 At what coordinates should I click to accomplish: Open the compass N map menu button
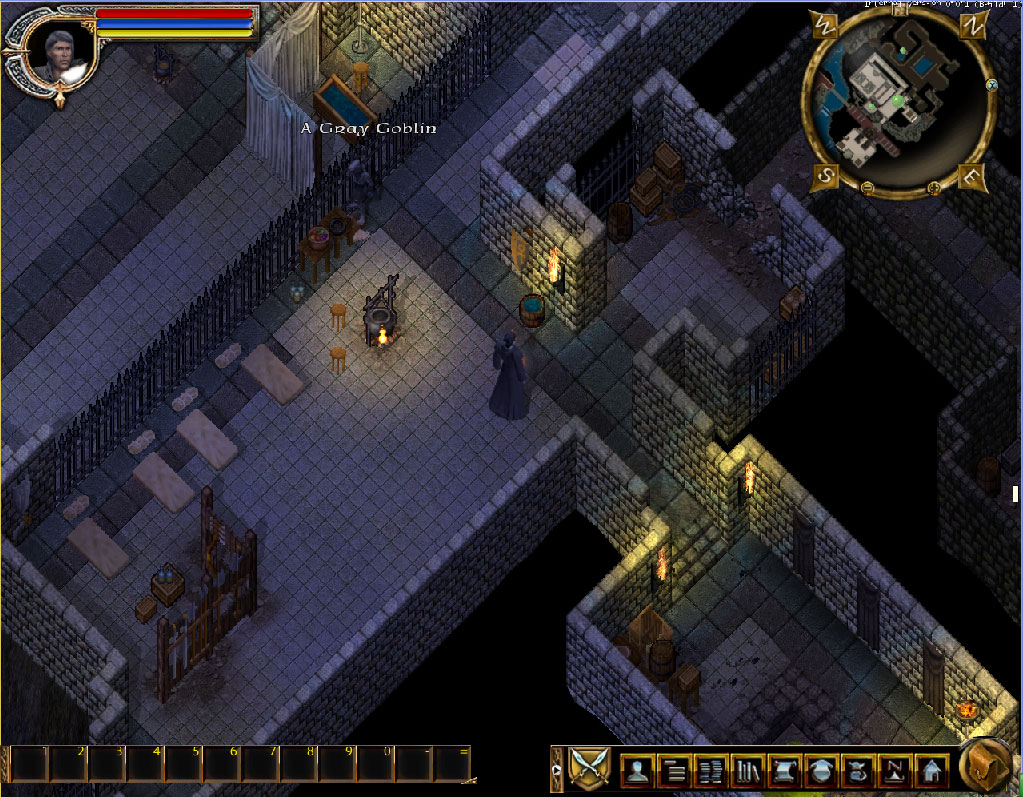894,770
